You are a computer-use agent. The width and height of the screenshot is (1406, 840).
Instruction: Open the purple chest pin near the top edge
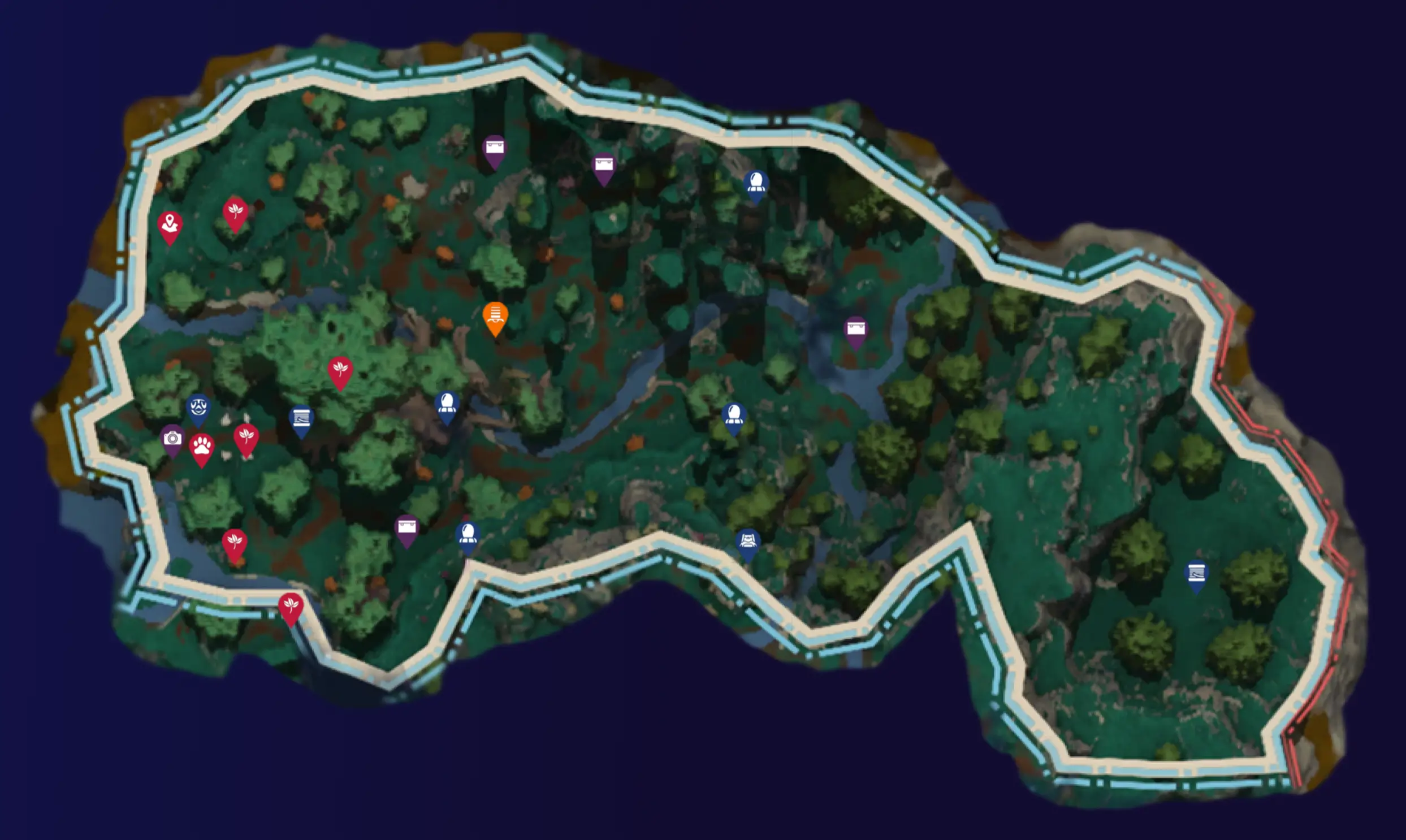495,147
